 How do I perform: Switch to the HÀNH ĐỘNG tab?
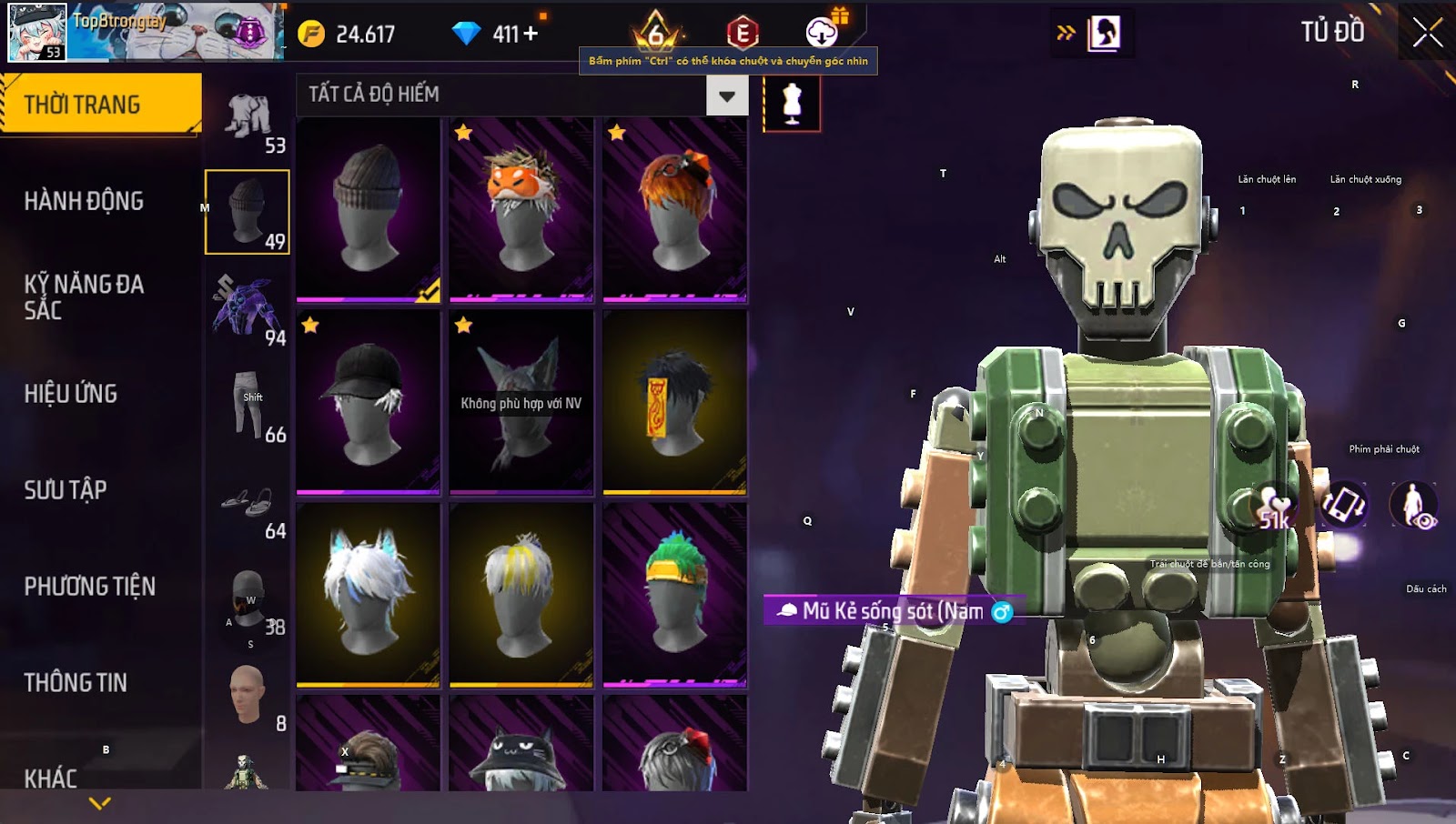pos(84,201)
